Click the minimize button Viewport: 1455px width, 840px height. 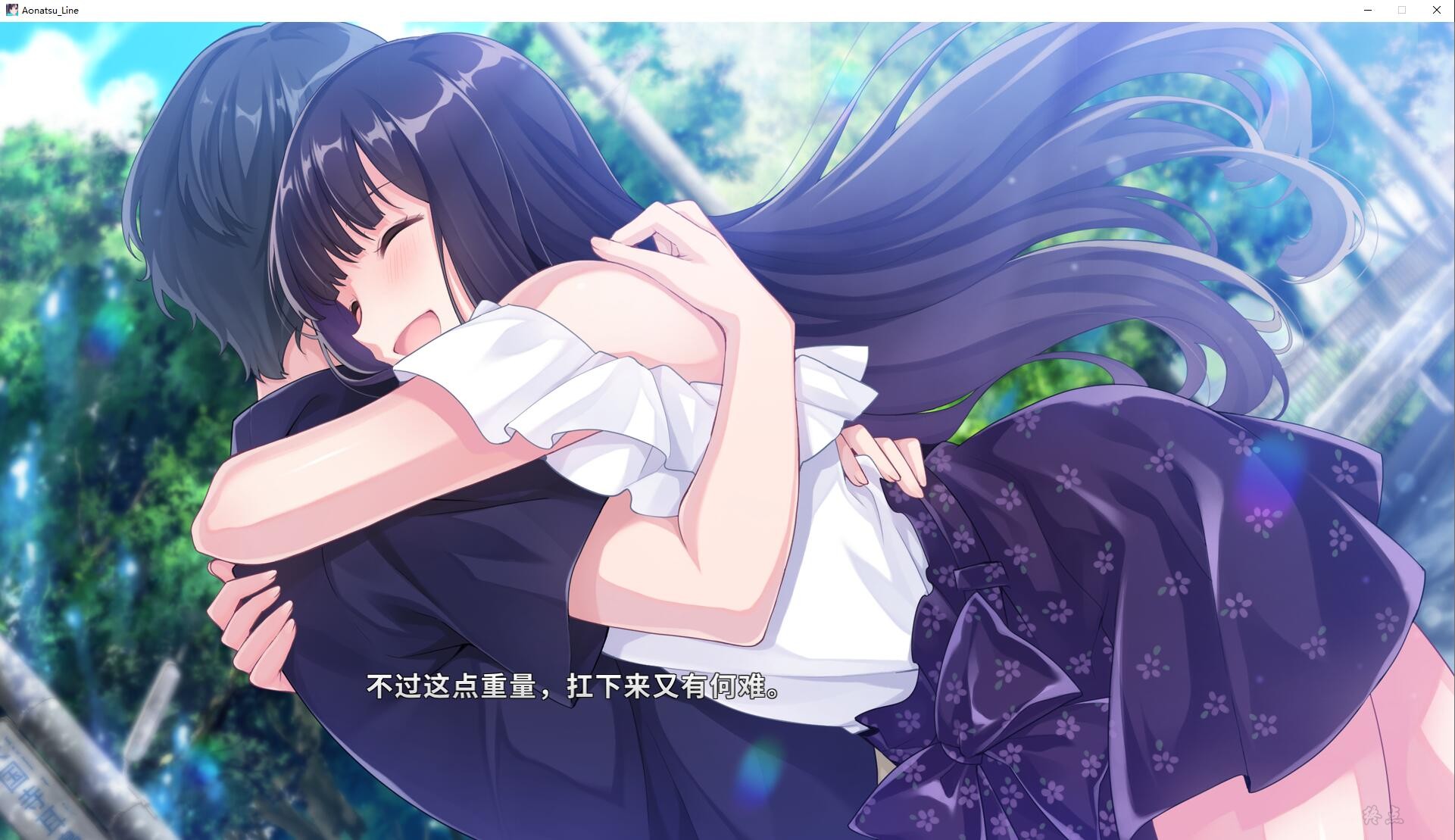click(x=1367, y=10)
